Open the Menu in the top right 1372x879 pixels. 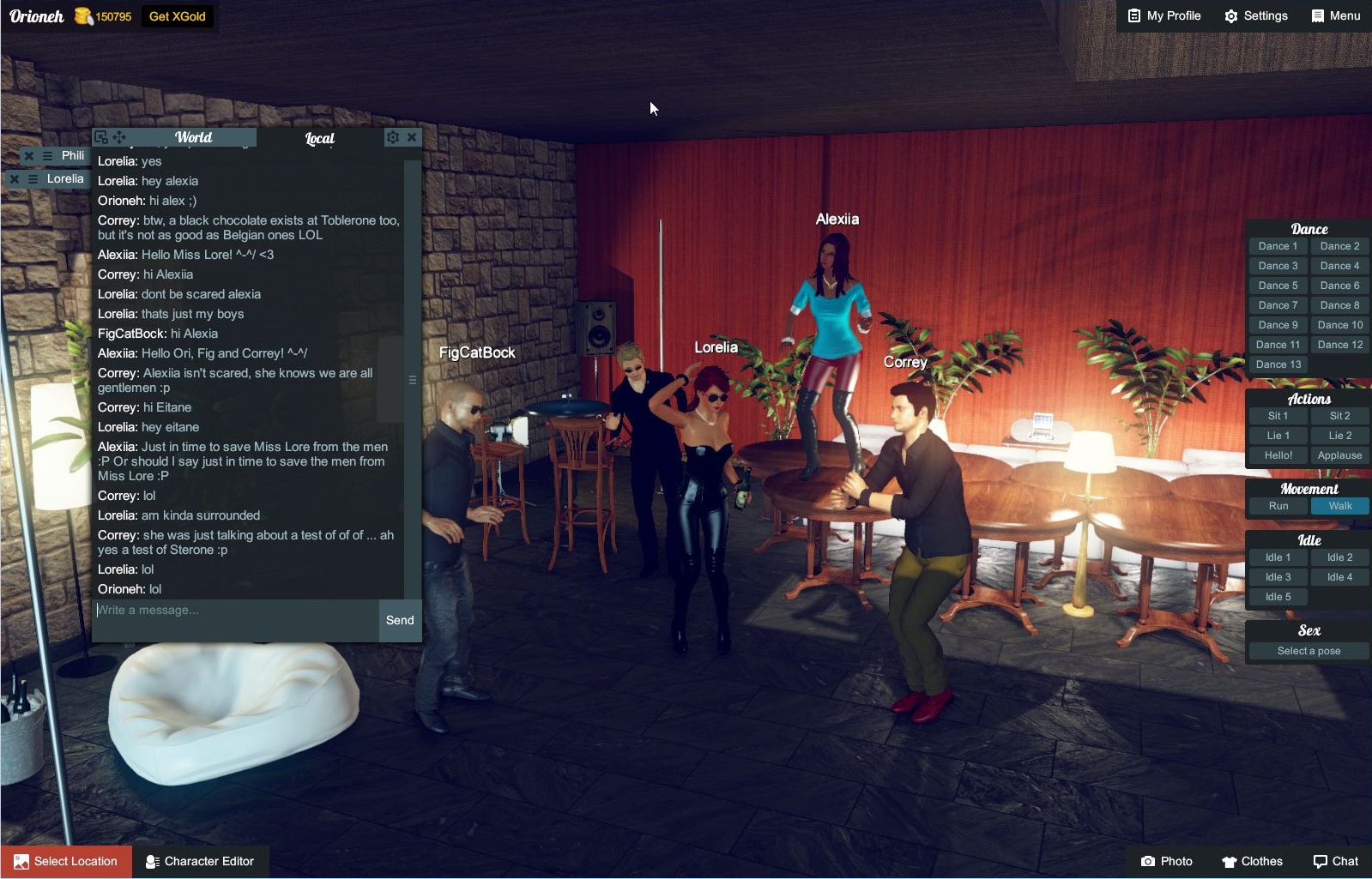click(x=1335, y=15)
